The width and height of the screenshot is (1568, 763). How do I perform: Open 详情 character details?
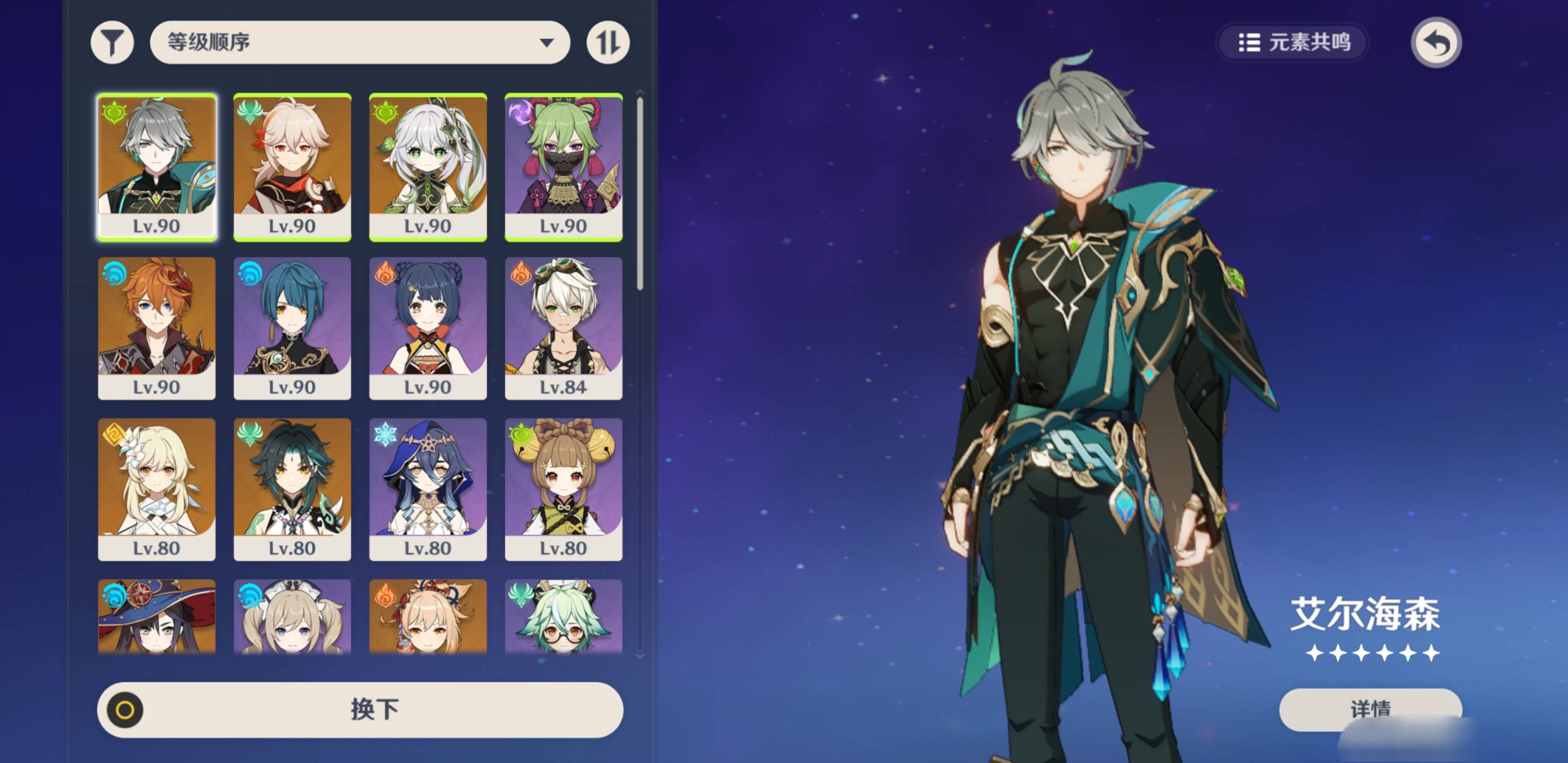1370,709
